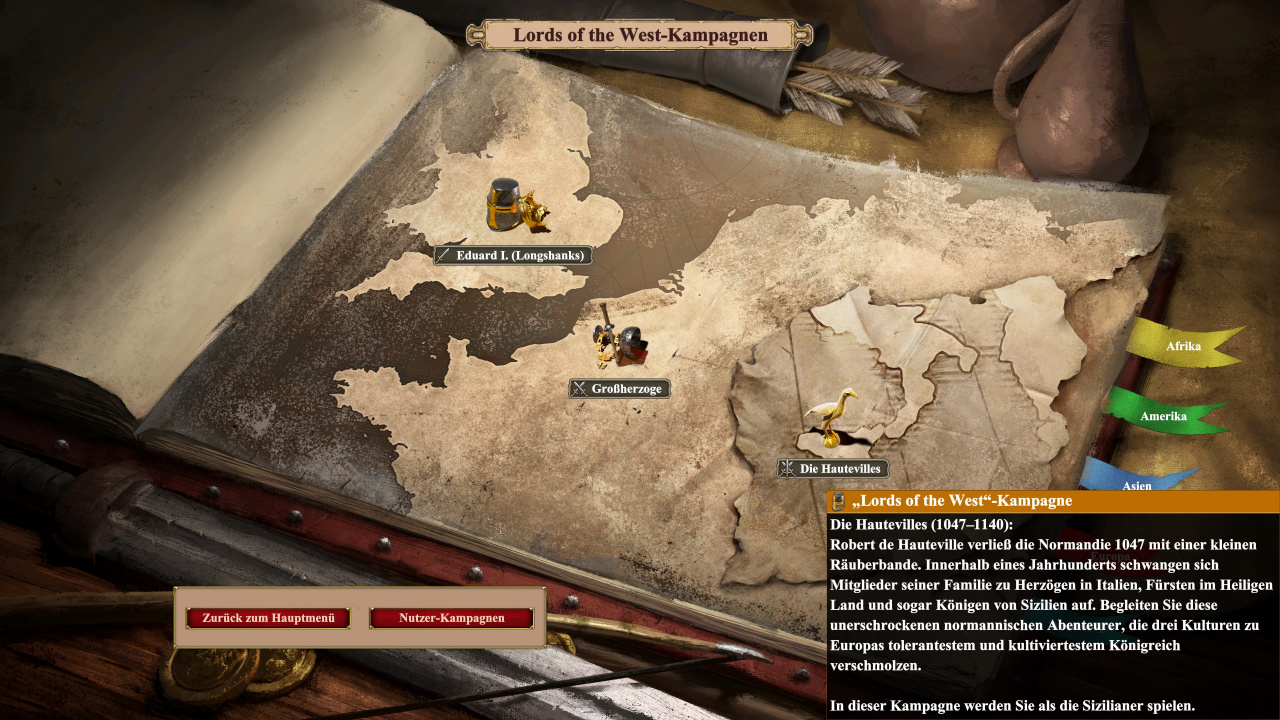Screen dimensions: 1280x720
Task: Open the Nutzer-Kampagnen list
Action: tap(451, 618)
